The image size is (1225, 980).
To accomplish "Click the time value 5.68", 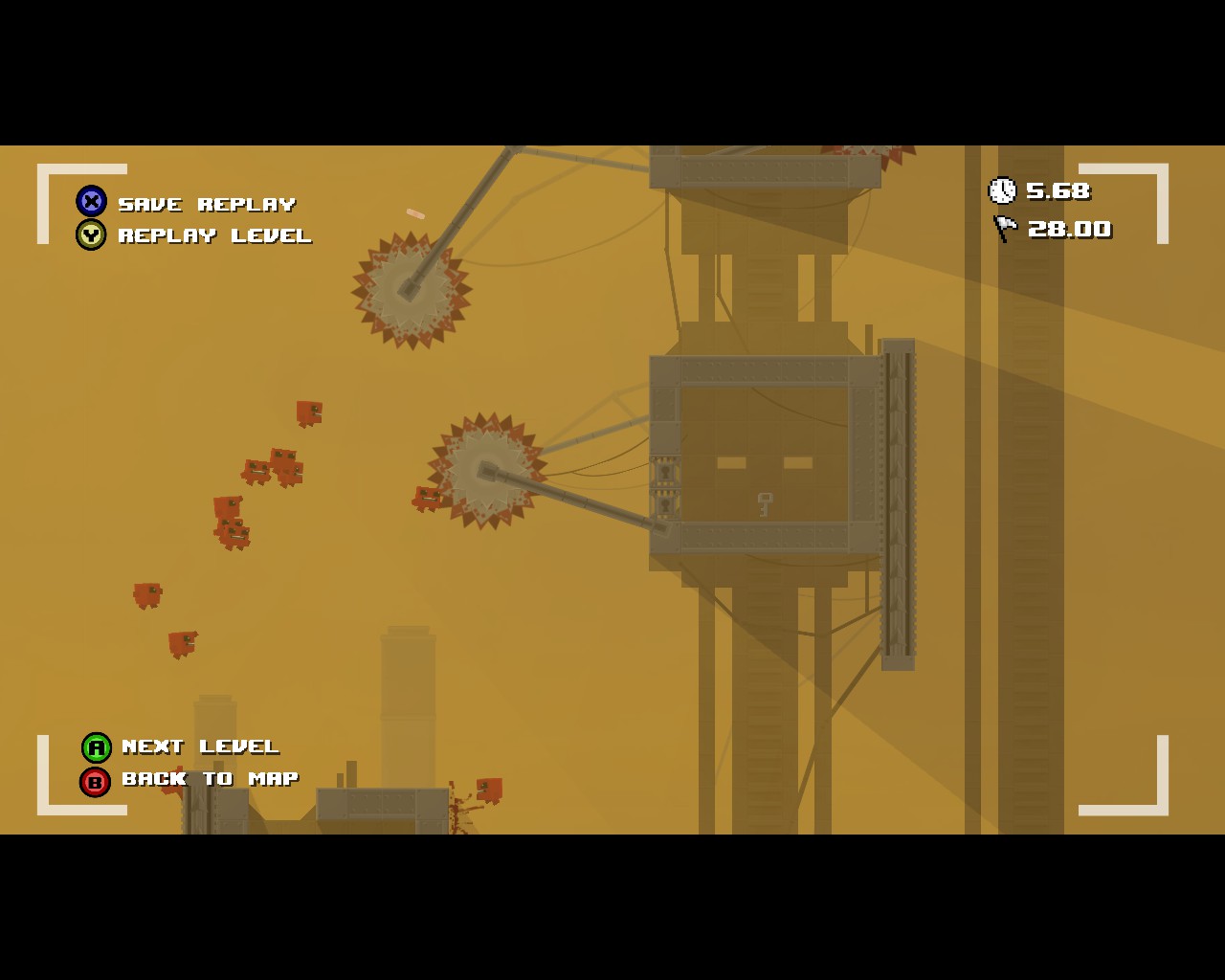I will pyautogui.click(x=1058, y=191).
